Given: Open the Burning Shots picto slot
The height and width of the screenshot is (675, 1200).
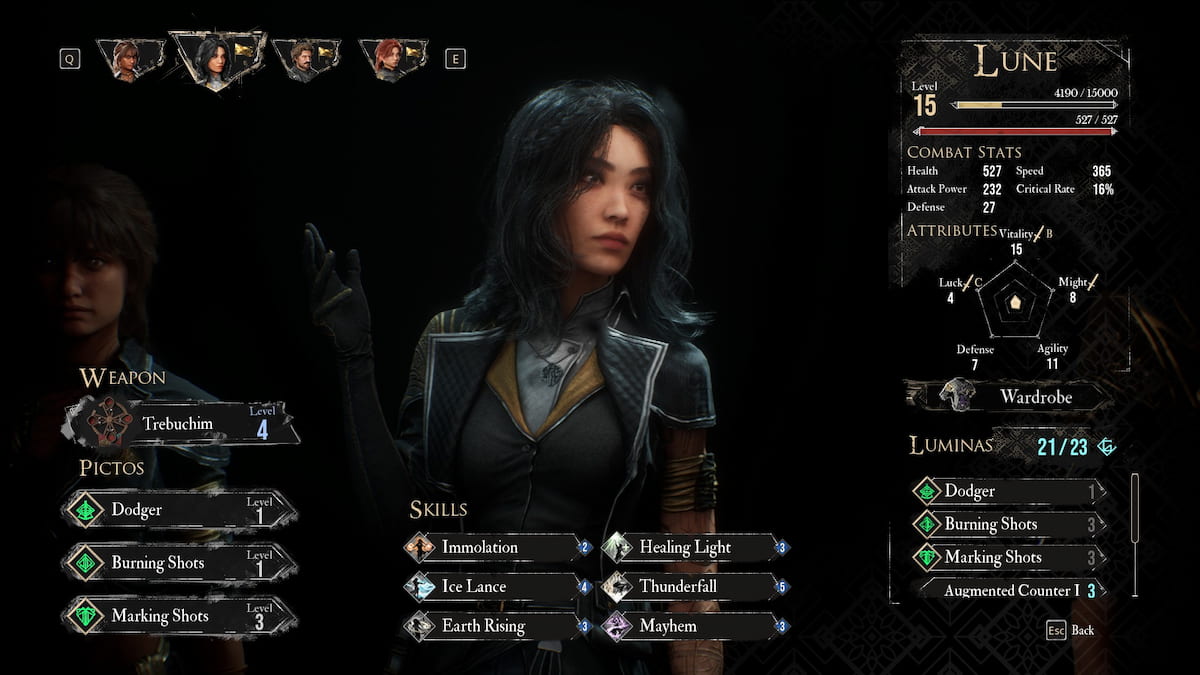Looking at the screenshot, I should [180, 563].
